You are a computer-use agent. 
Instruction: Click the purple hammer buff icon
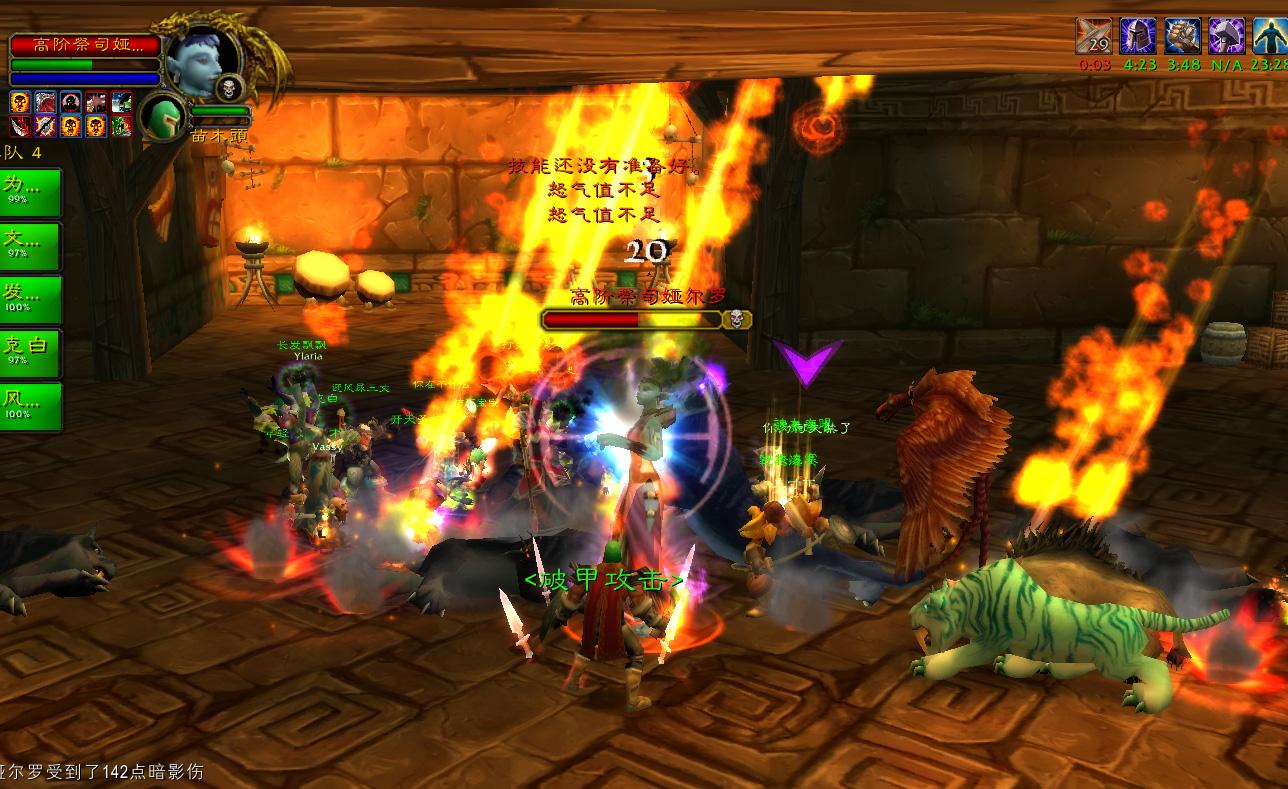click(1226, 37)
